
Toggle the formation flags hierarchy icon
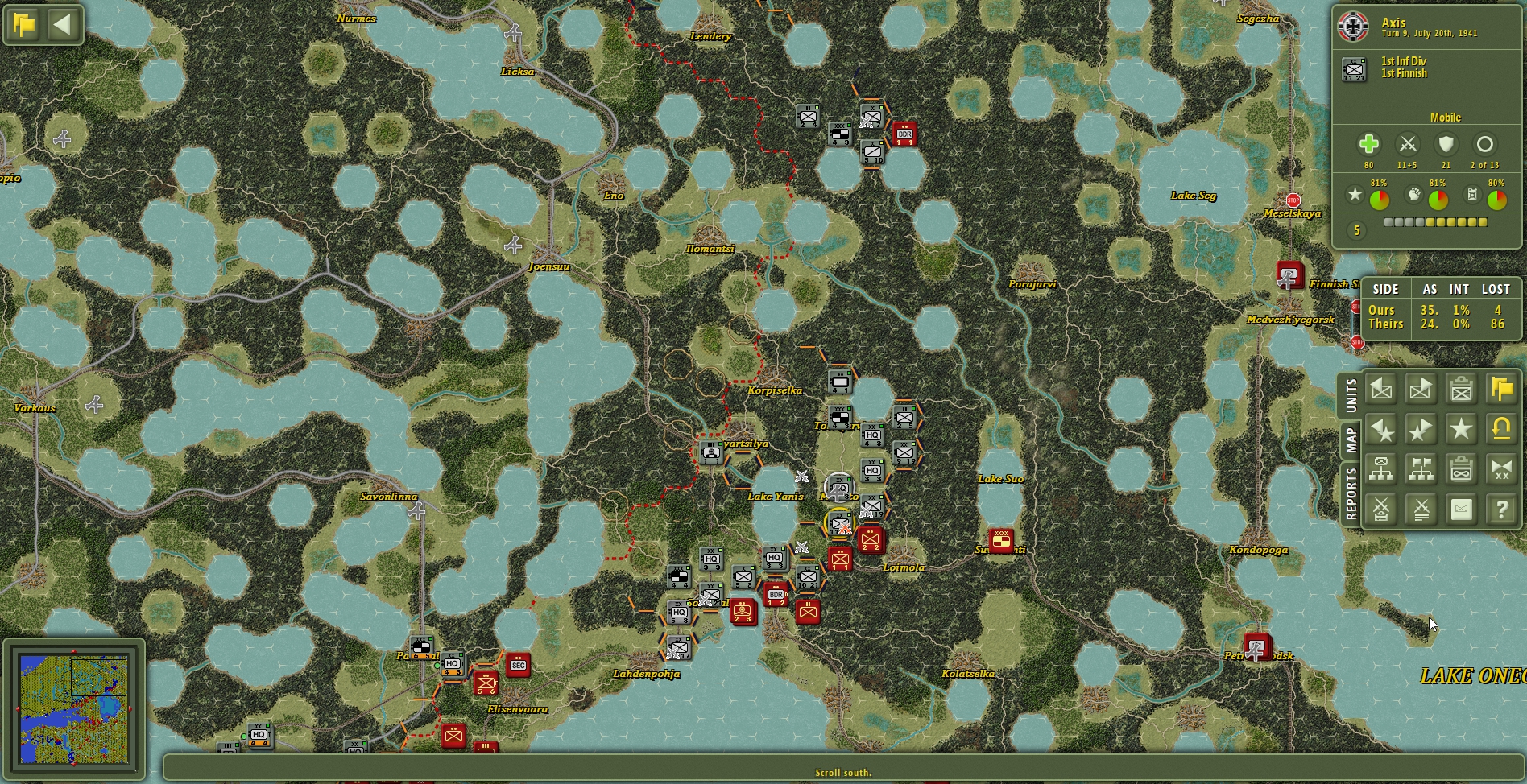coord(1421,469)
